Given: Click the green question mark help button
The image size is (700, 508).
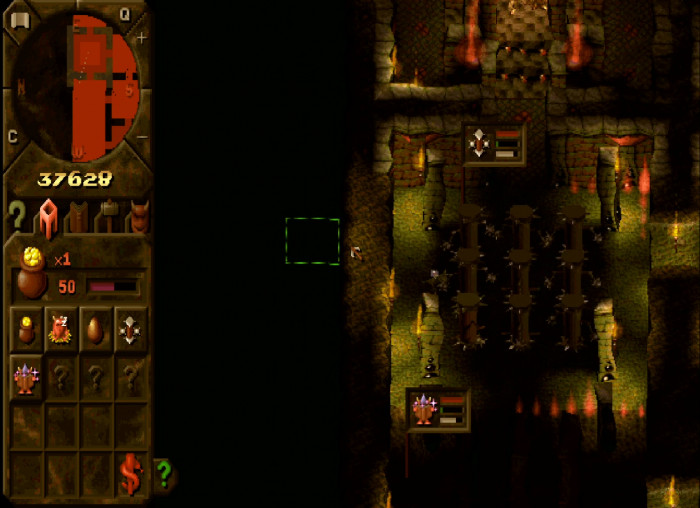Looking at the screenshot, I should (164, 472).
